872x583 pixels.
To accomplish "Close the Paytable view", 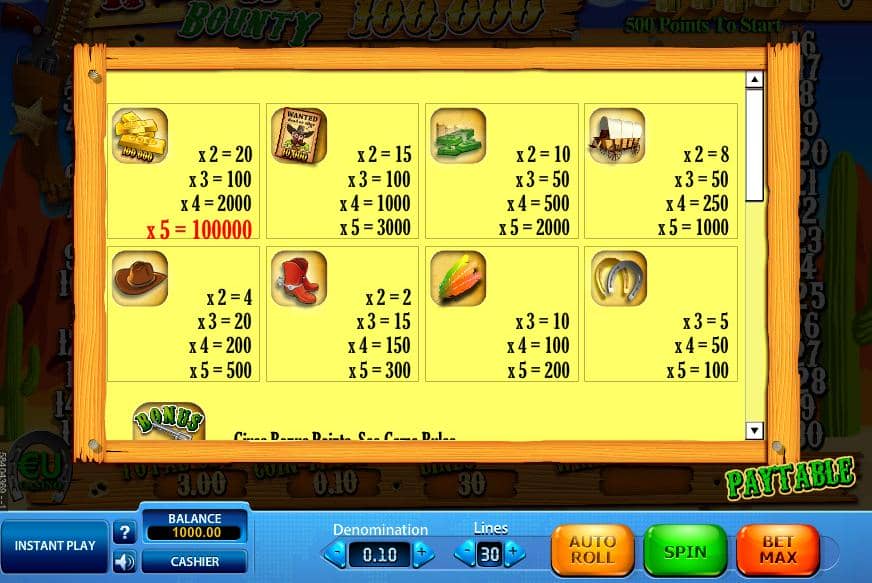I will tap(790, 478).
